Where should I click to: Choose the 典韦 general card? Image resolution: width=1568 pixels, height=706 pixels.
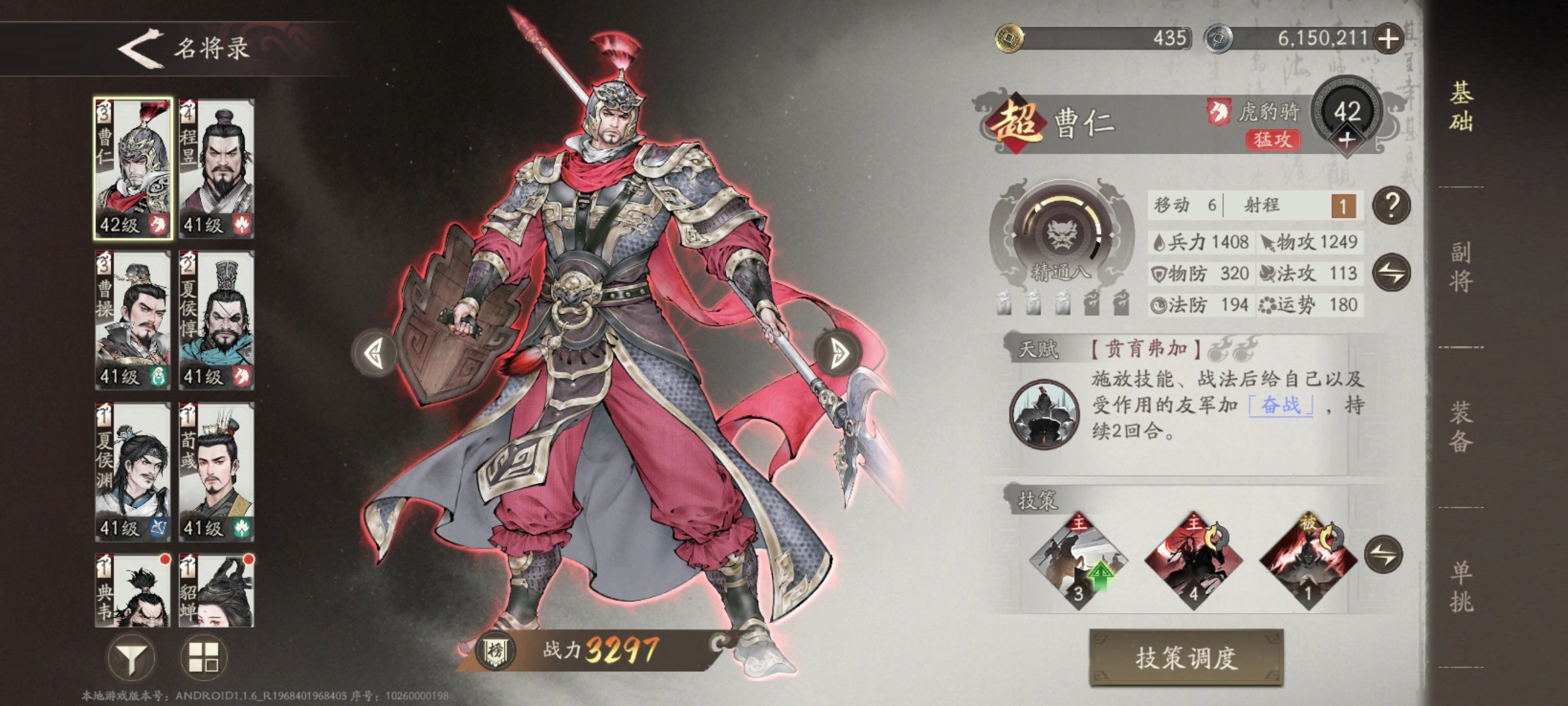[132, 589]
